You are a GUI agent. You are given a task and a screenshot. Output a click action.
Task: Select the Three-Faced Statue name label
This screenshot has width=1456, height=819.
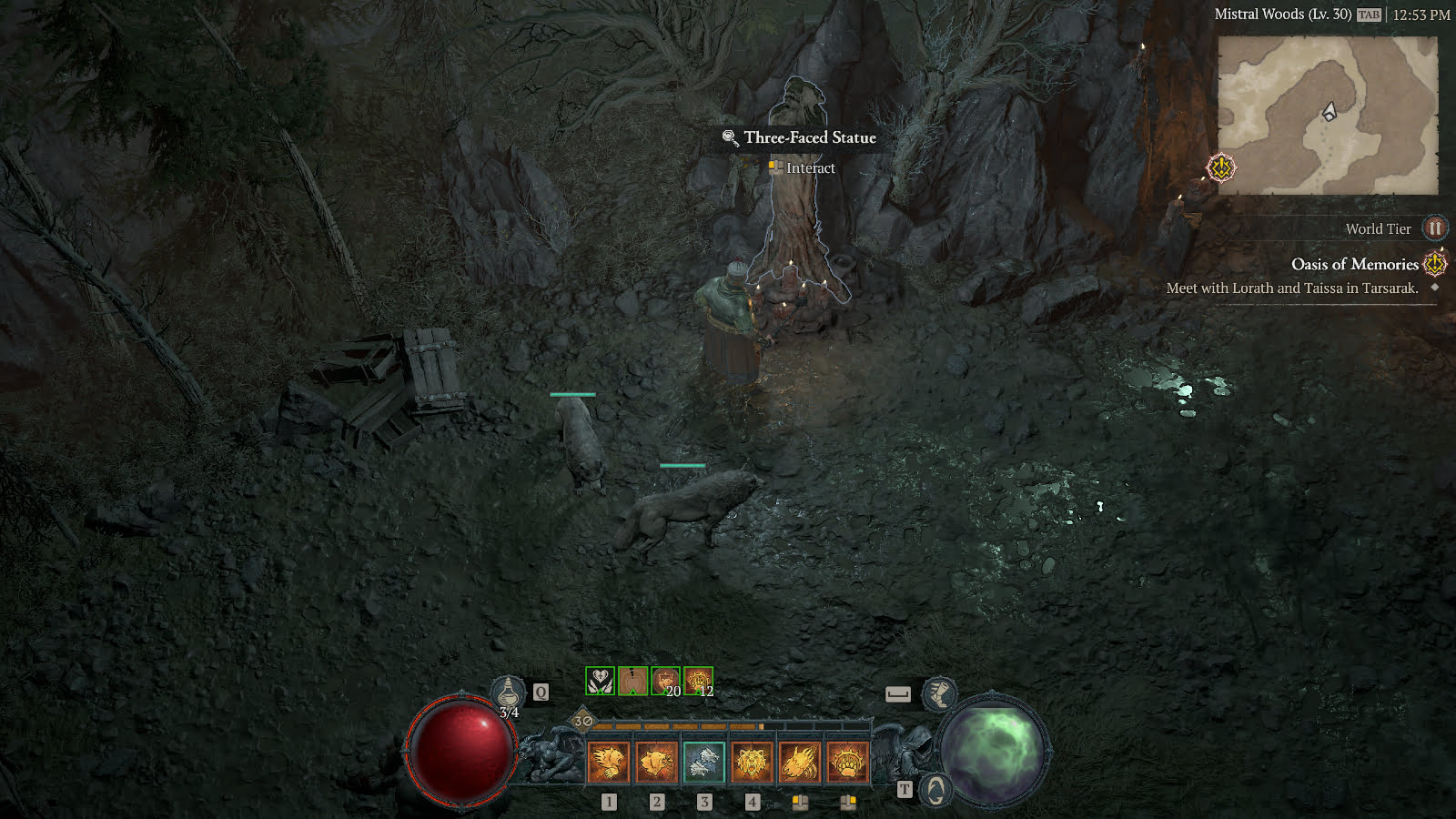809,137
